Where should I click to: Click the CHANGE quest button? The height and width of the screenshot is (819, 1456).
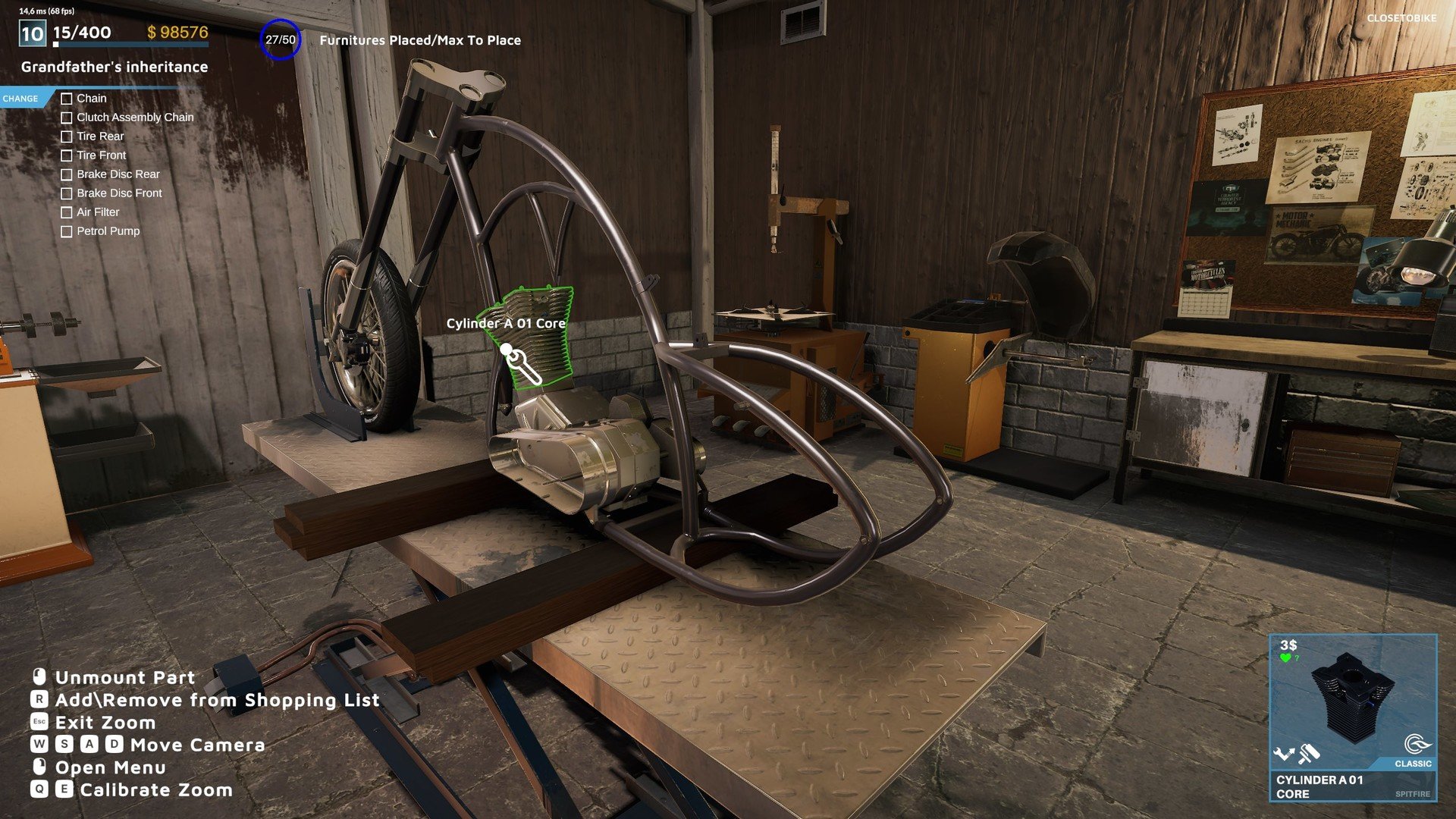[20, 99]
